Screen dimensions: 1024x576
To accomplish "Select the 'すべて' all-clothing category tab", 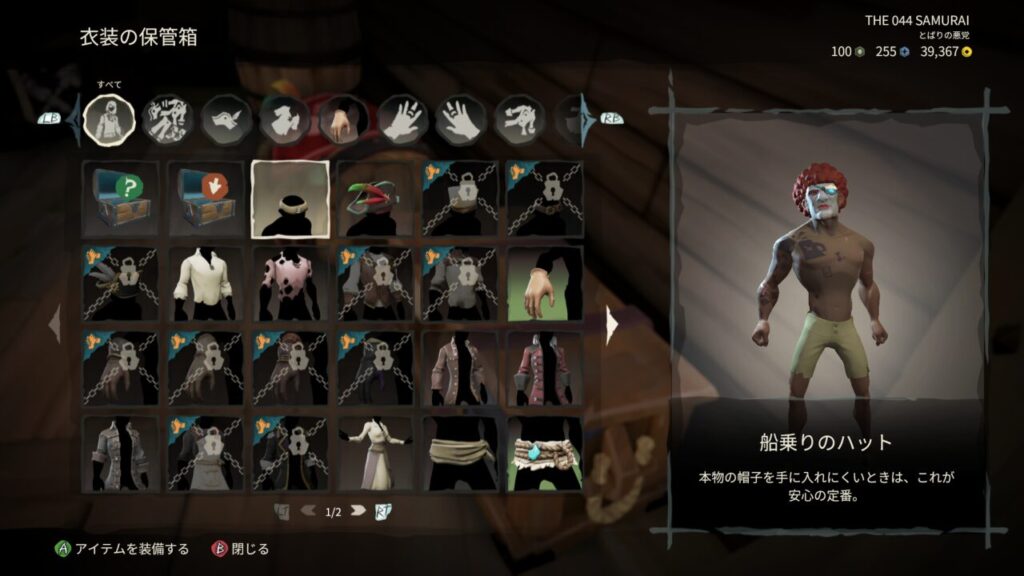I will (108, 119).
